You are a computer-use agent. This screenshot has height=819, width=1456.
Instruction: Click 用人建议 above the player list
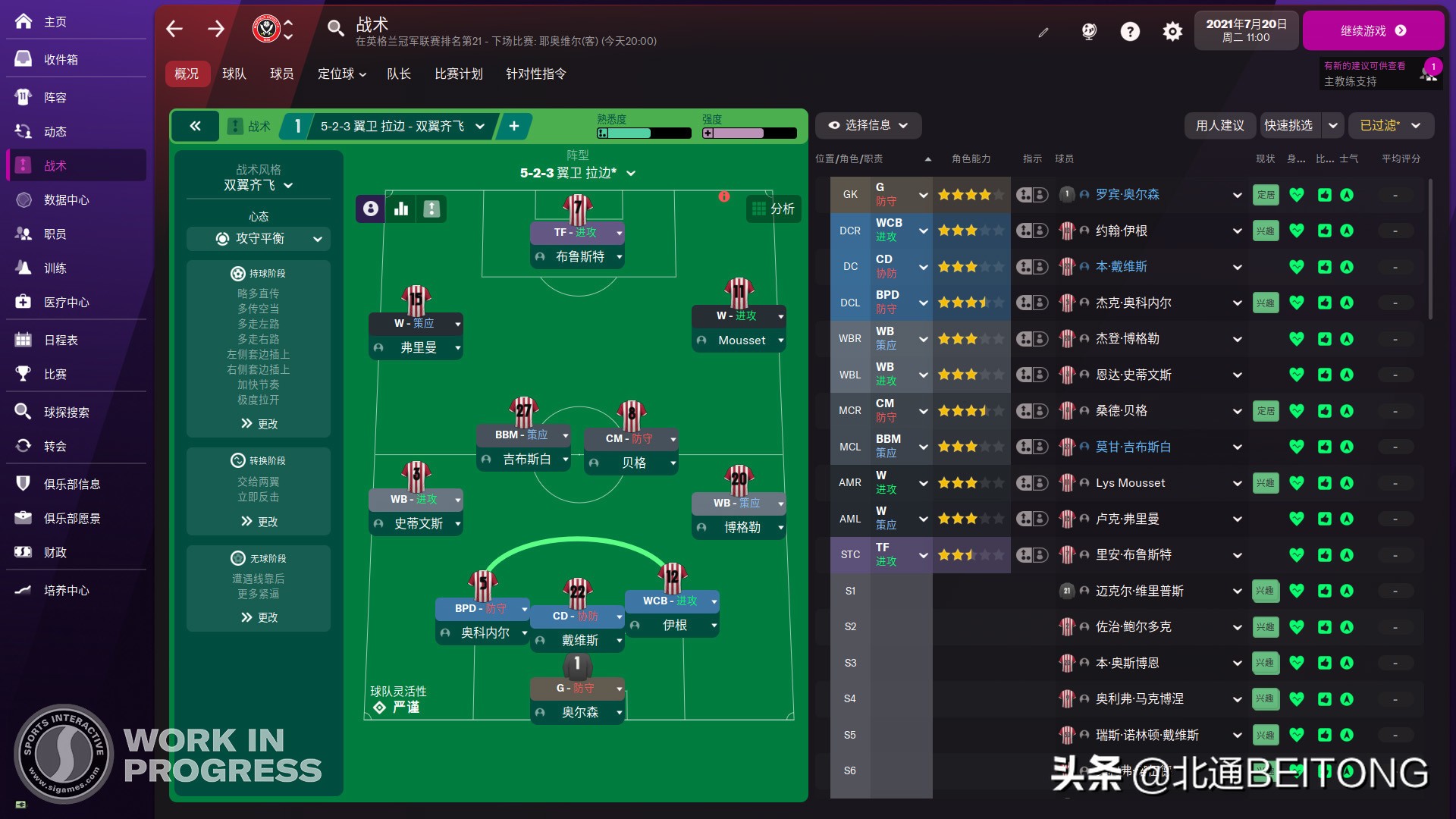pos(1220,126)
